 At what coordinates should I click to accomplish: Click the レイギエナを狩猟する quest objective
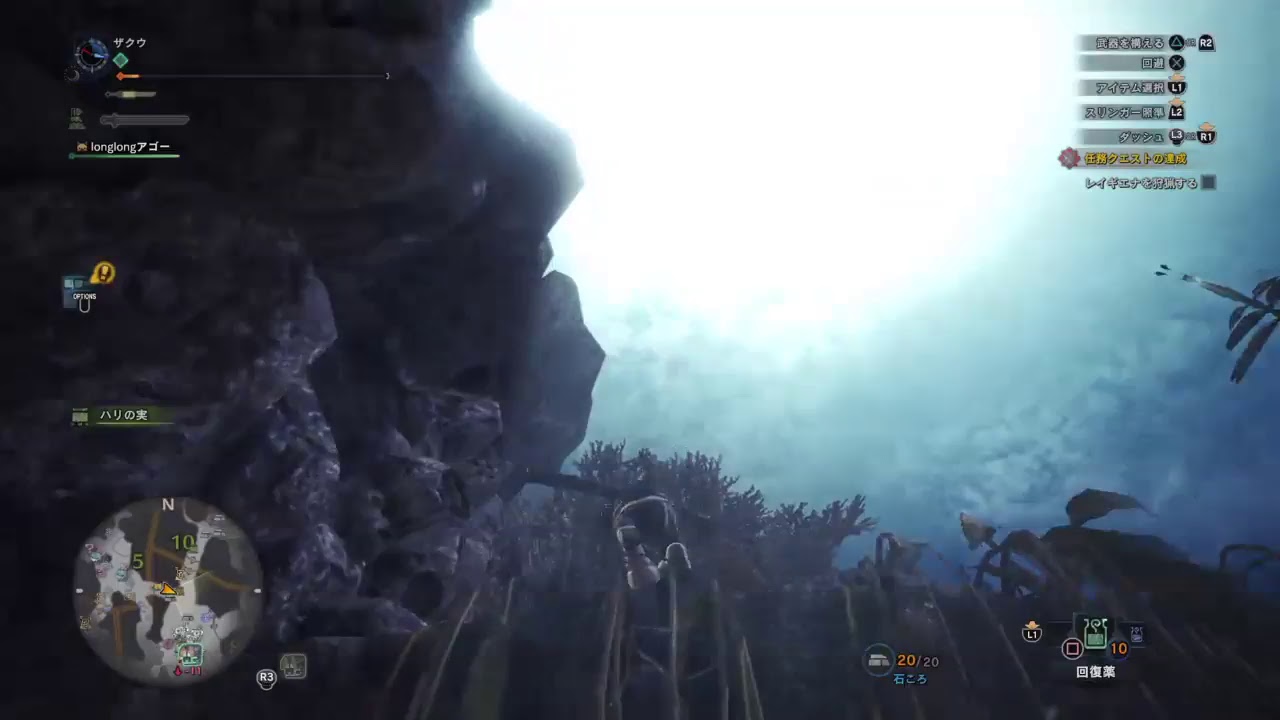[1143, 183]
